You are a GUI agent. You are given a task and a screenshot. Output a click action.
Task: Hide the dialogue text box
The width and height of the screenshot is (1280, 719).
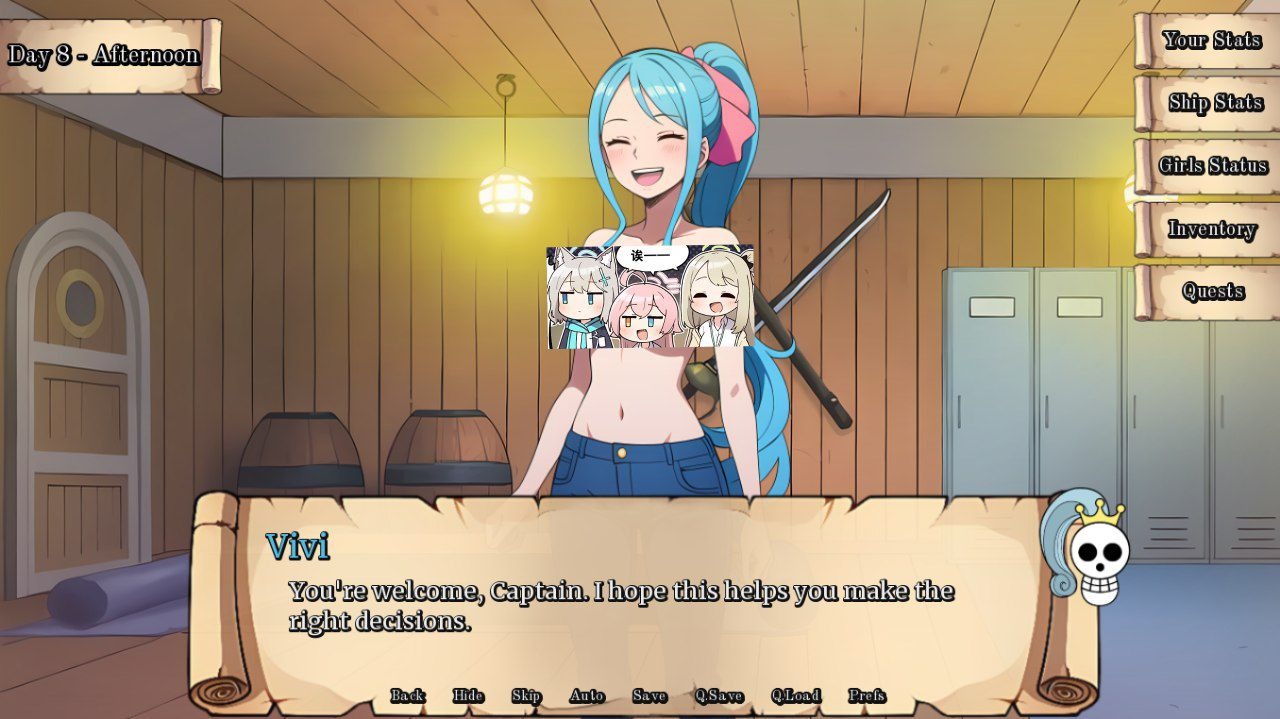(x=468, y=696)
